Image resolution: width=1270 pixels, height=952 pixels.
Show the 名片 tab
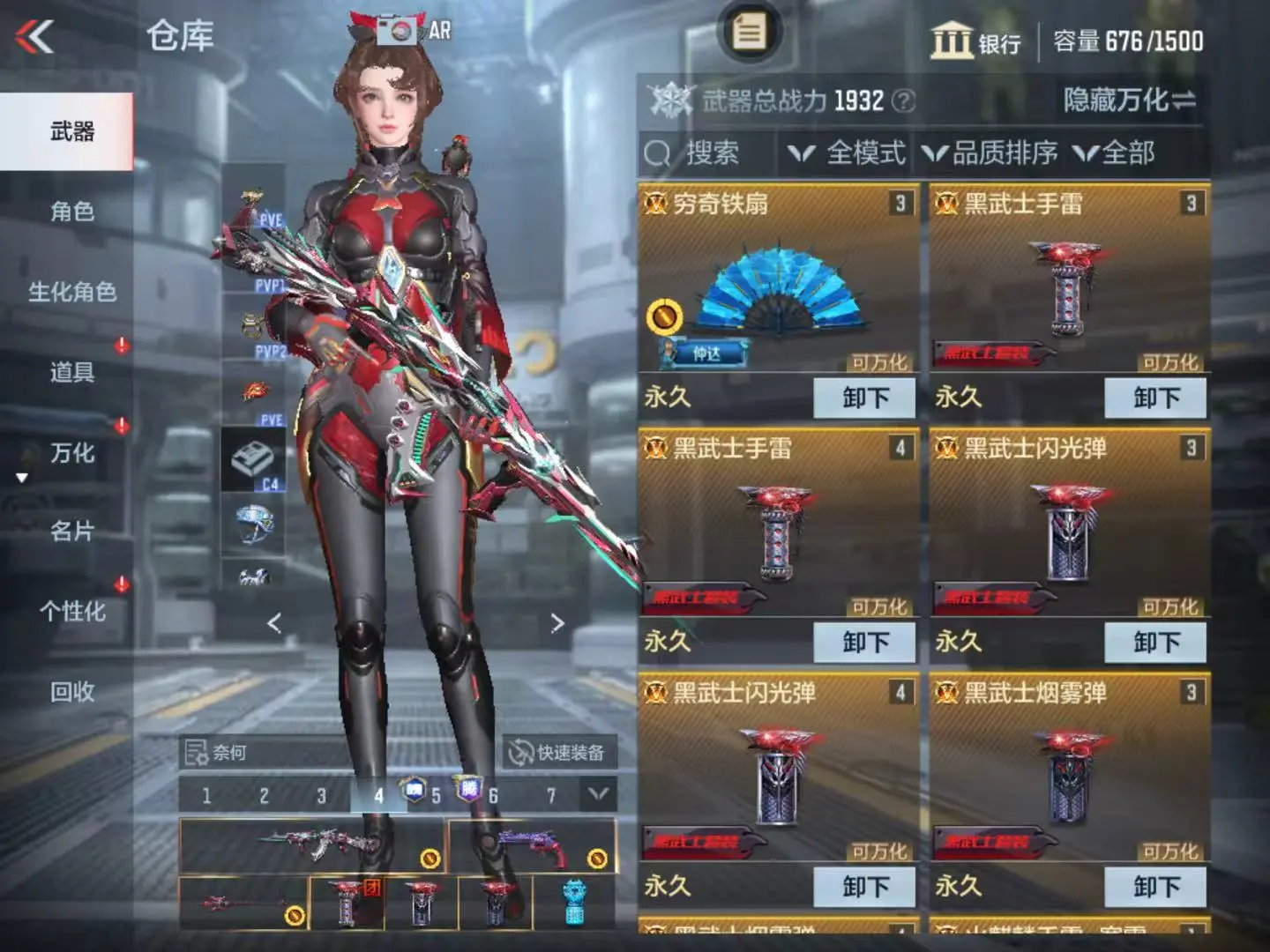coord(71,532)
